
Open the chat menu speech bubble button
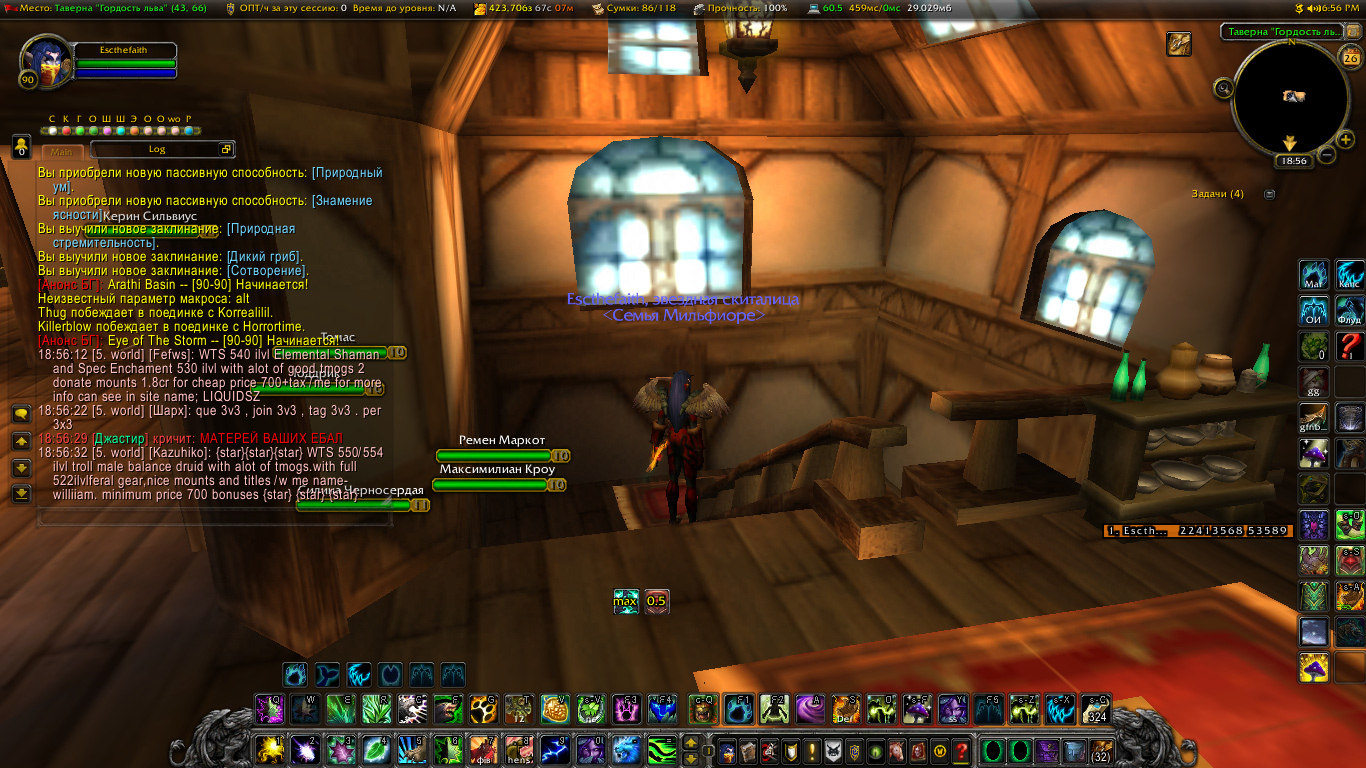(x=20, y=413)
